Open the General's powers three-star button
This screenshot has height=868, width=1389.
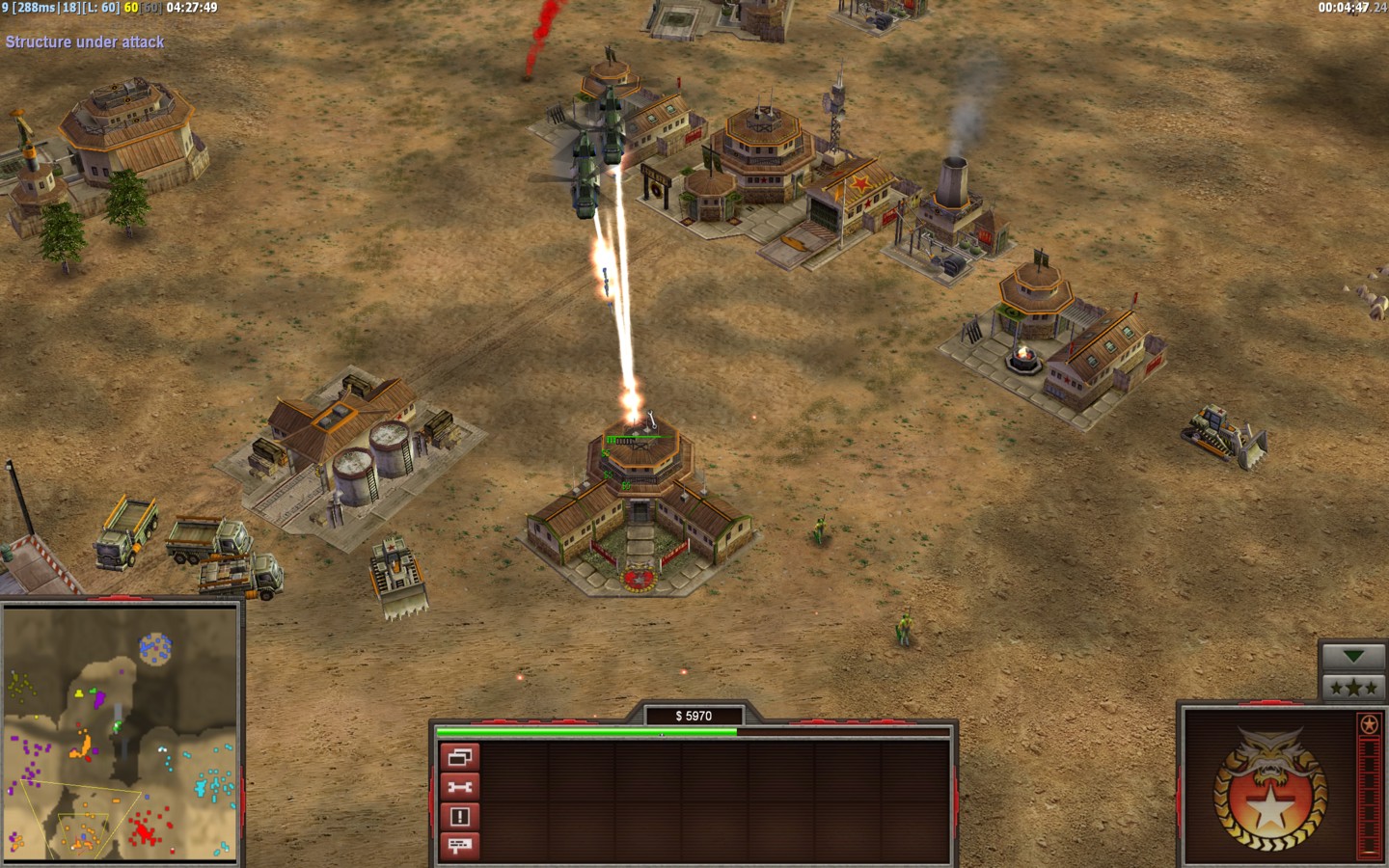click(1353, 688)
